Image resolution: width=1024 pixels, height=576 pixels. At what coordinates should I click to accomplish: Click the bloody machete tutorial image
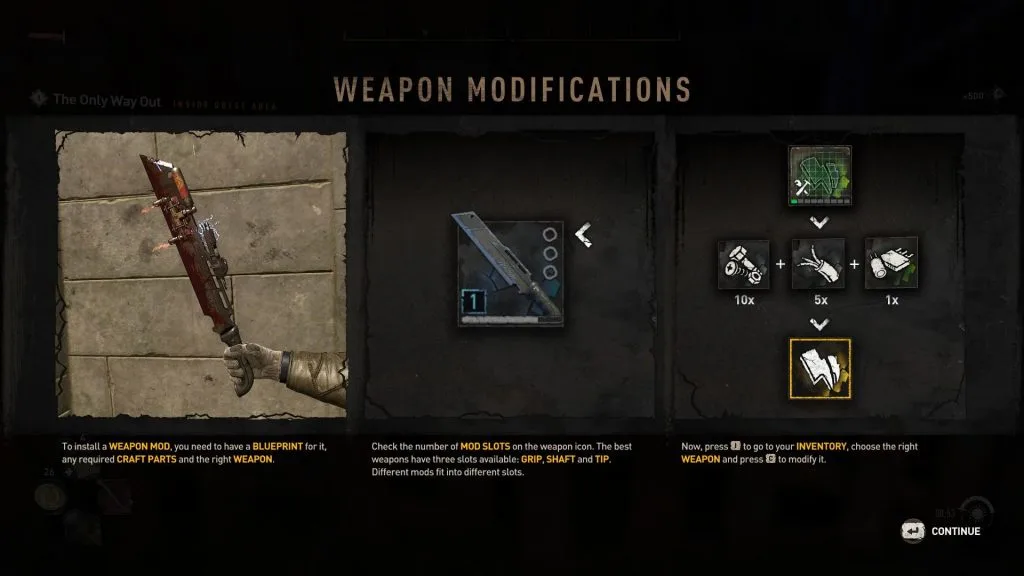coord(202,272)
